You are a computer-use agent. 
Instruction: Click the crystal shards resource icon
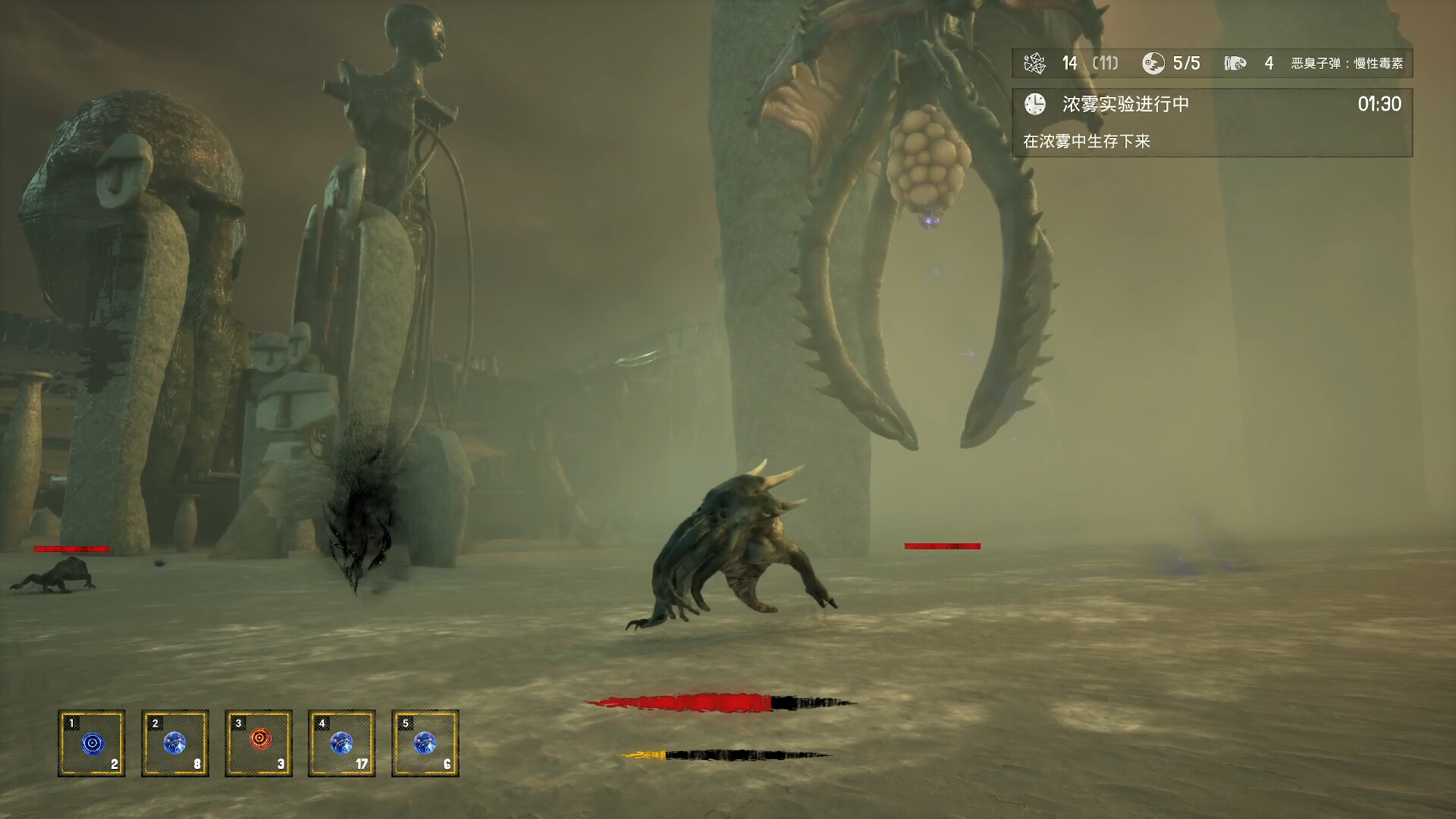pyautogui.click(x=1034, y=64)
